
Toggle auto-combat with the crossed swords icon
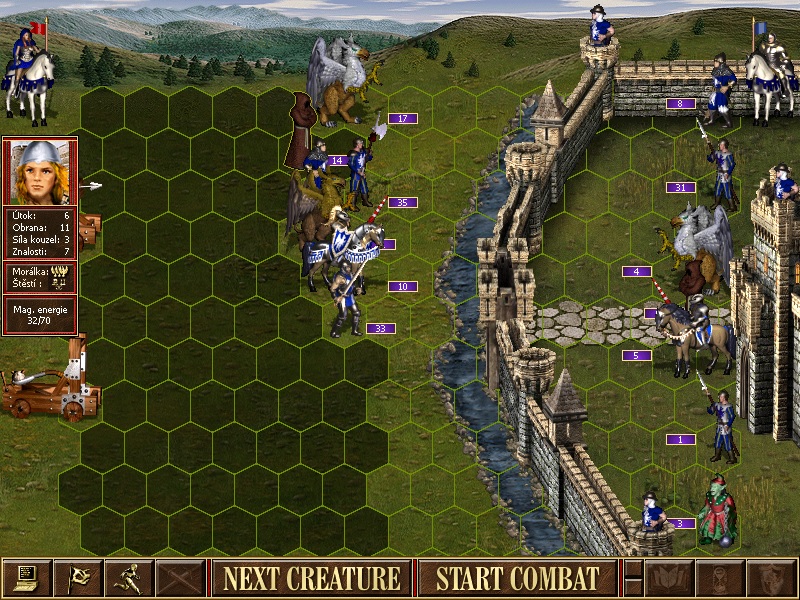point(181,578)
